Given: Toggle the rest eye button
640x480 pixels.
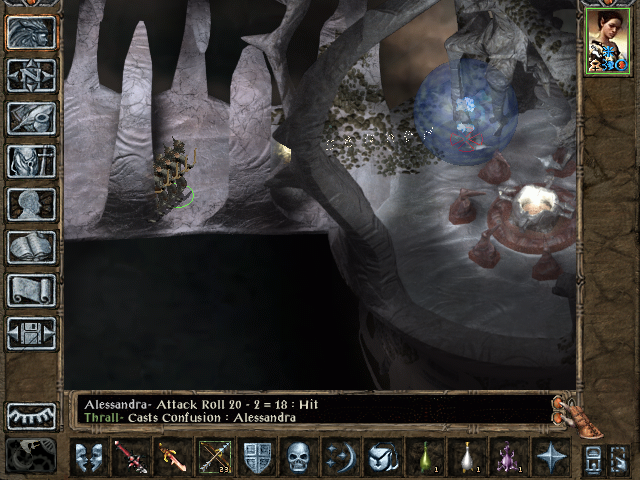Looking at the screenshot, I should pos(31,416).
